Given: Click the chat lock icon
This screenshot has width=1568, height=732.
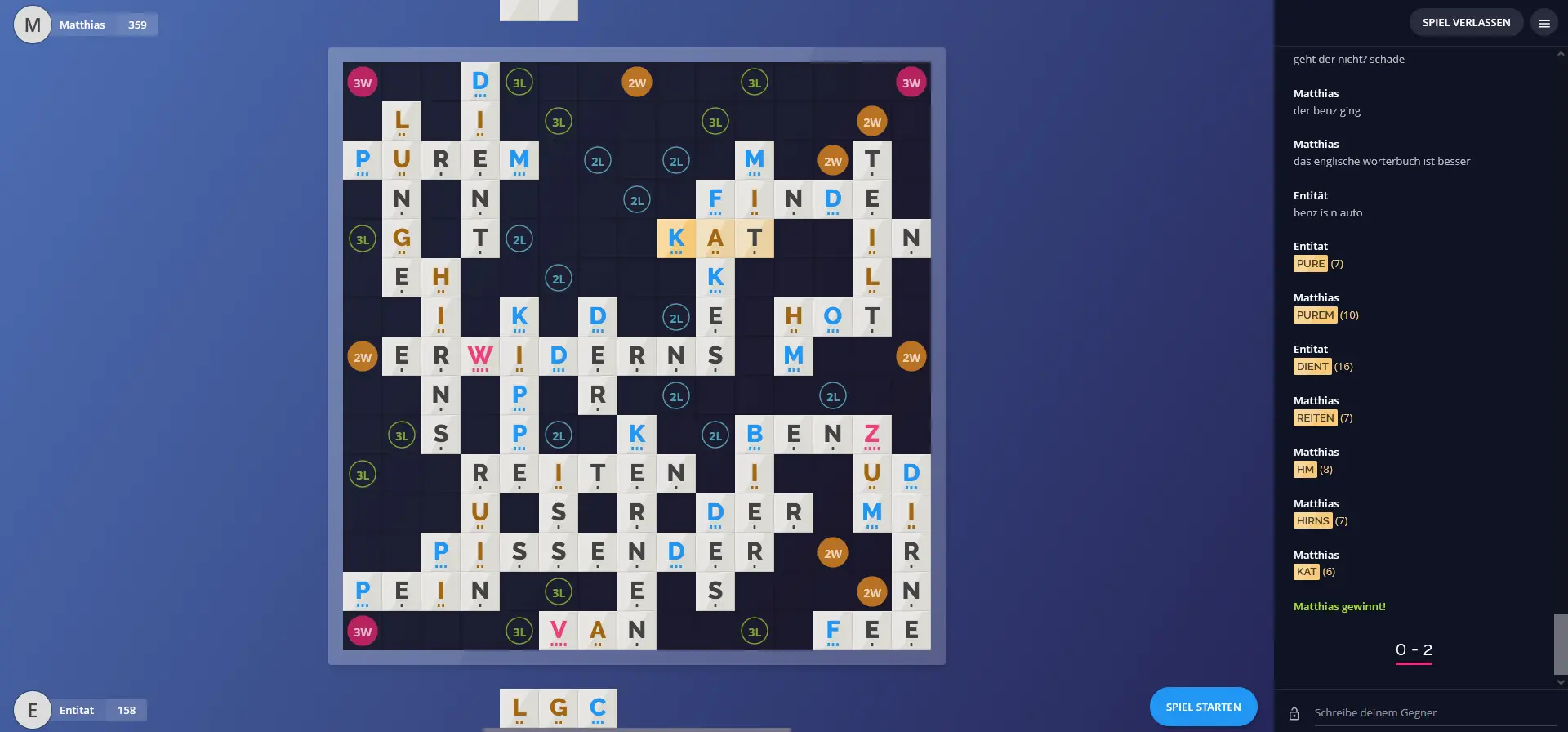Looking at the screenshot, I should click(x=1294, y=714).
